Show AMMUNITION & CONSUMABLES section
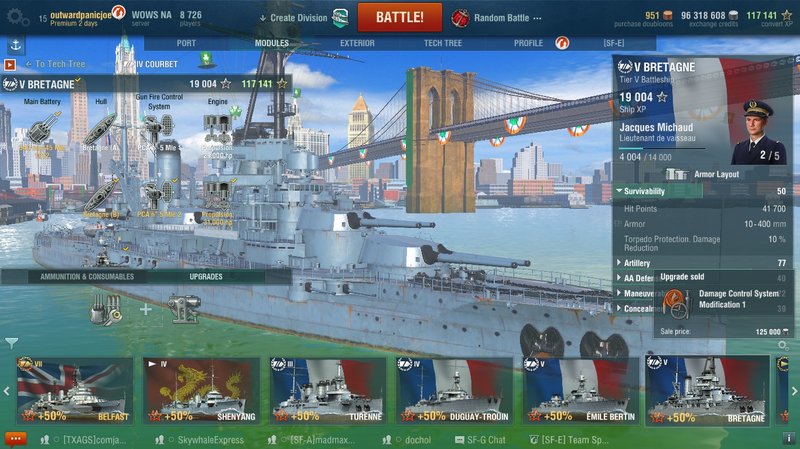This screenshot has width=800, height=449. [87, 276]
